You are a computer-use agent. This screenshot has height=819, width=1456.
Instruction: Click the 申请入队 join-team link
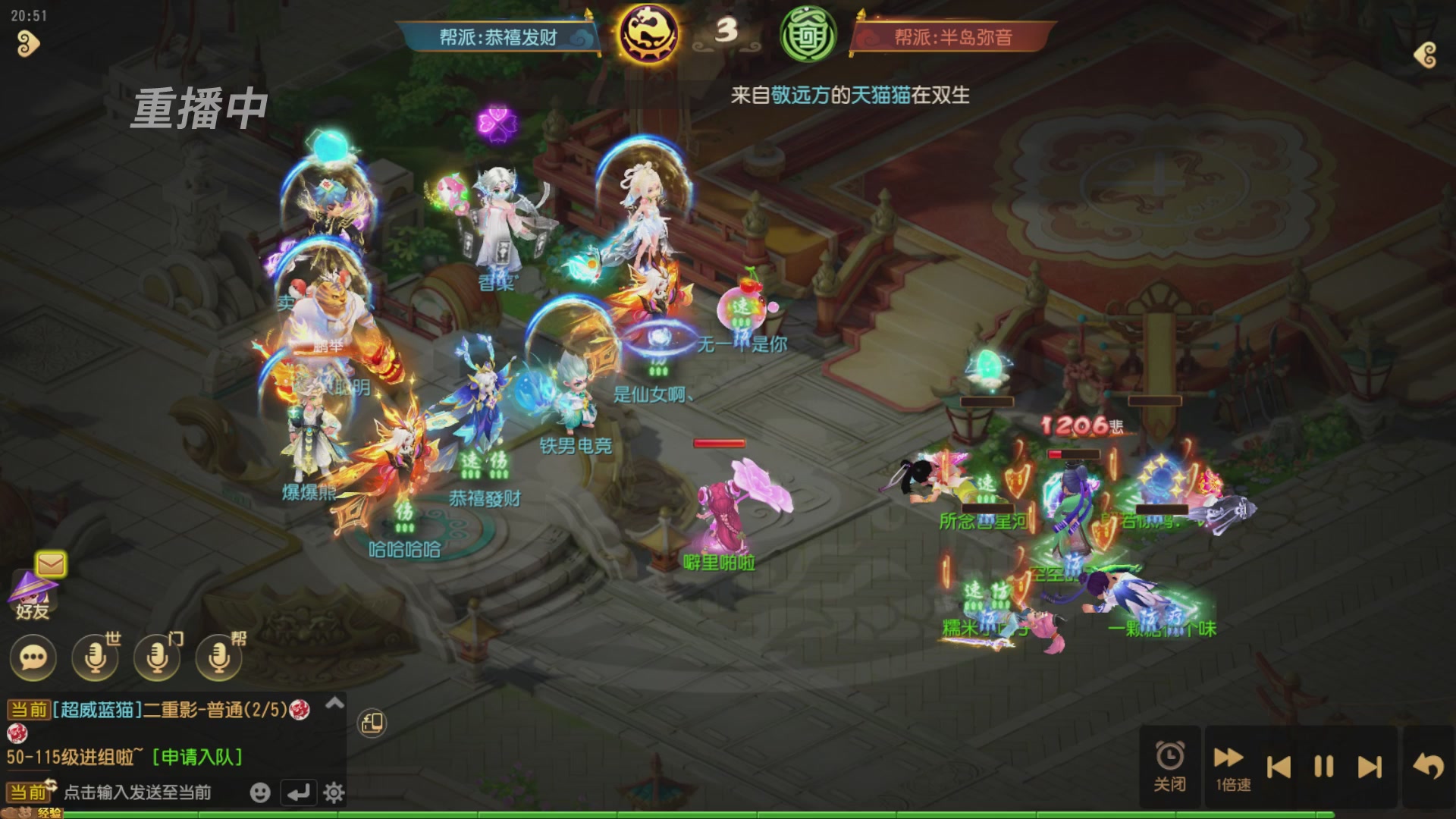pyautogui.click(x=196, y=755)
